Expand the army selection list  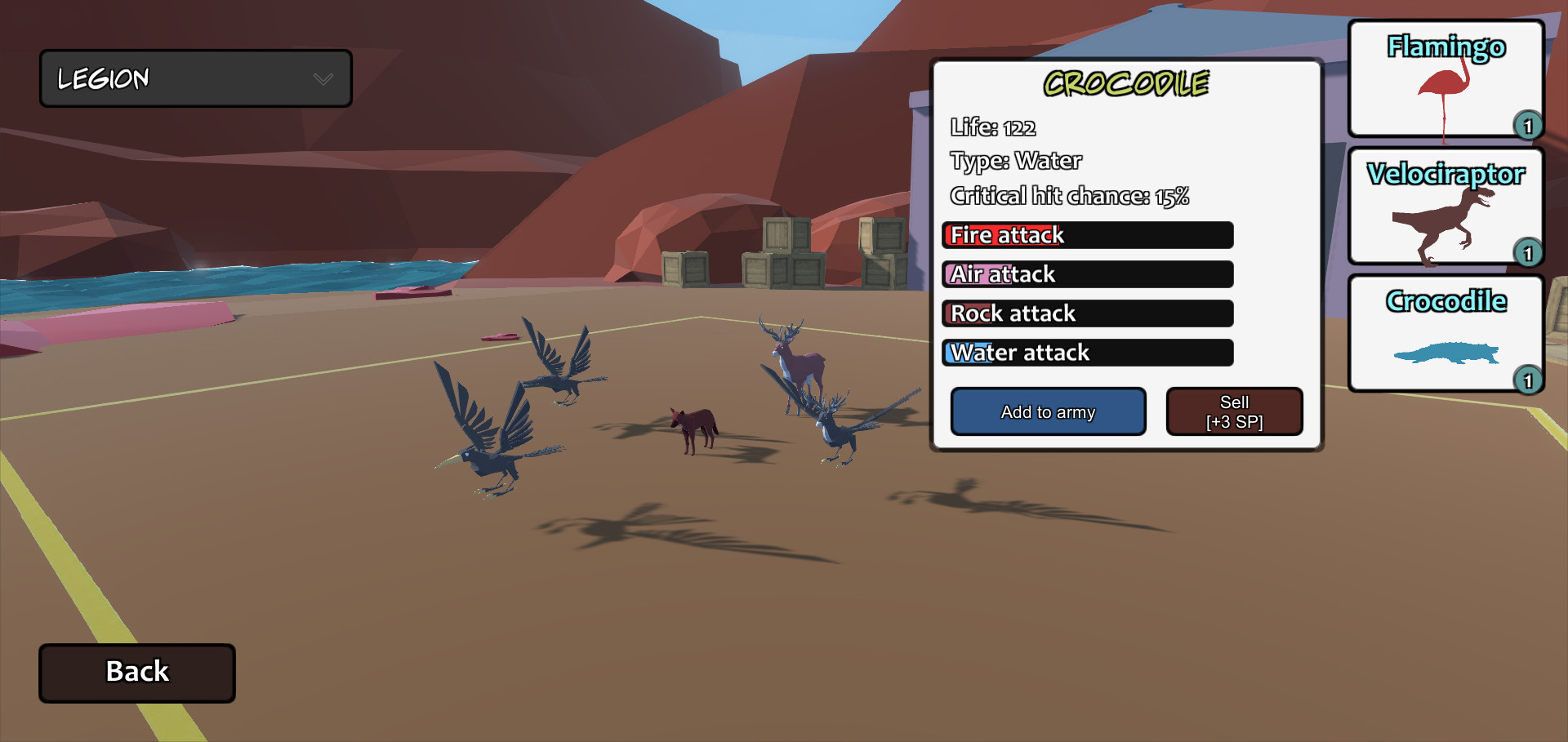pos(196,78)
